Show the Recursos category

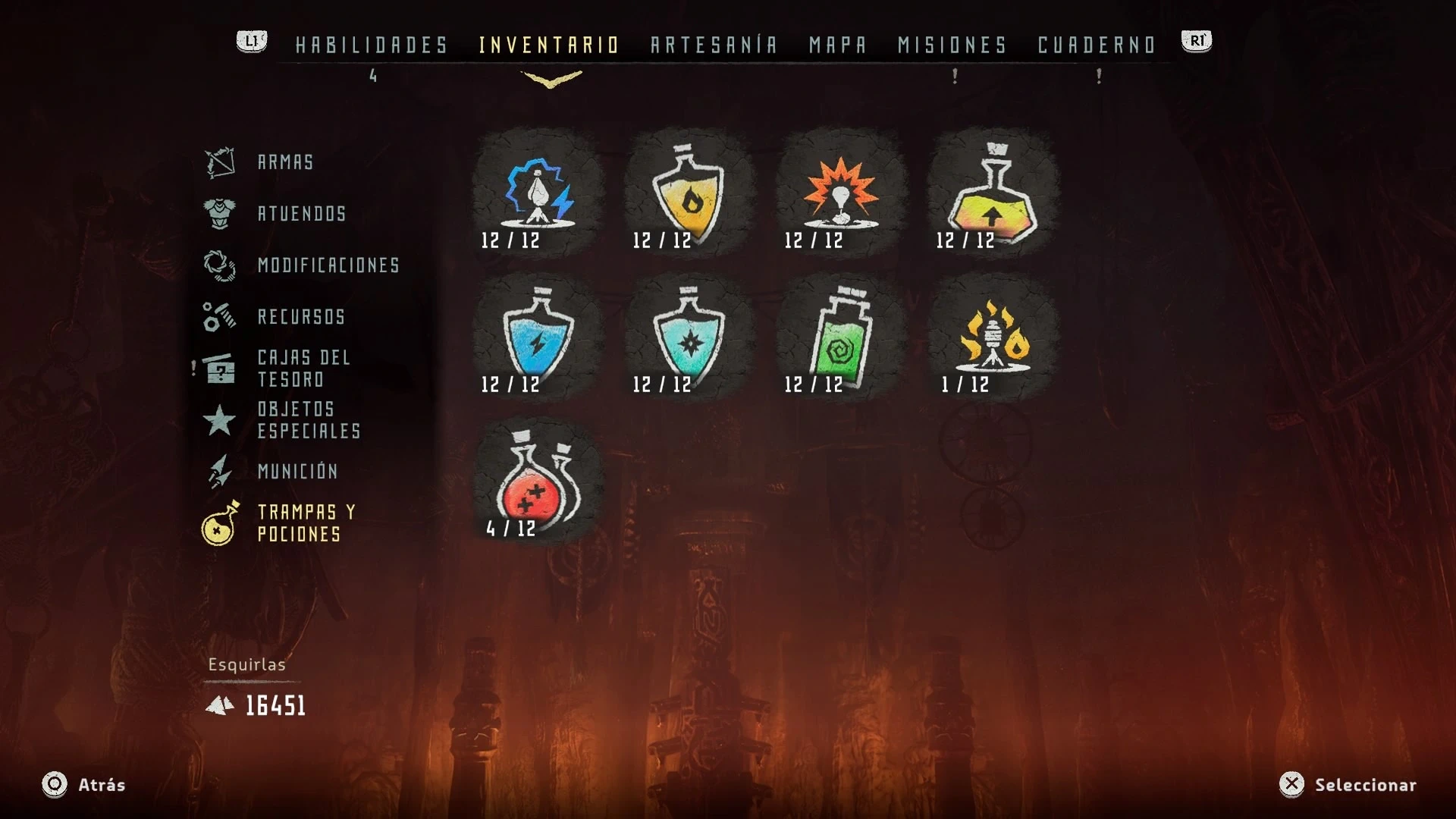301,317
